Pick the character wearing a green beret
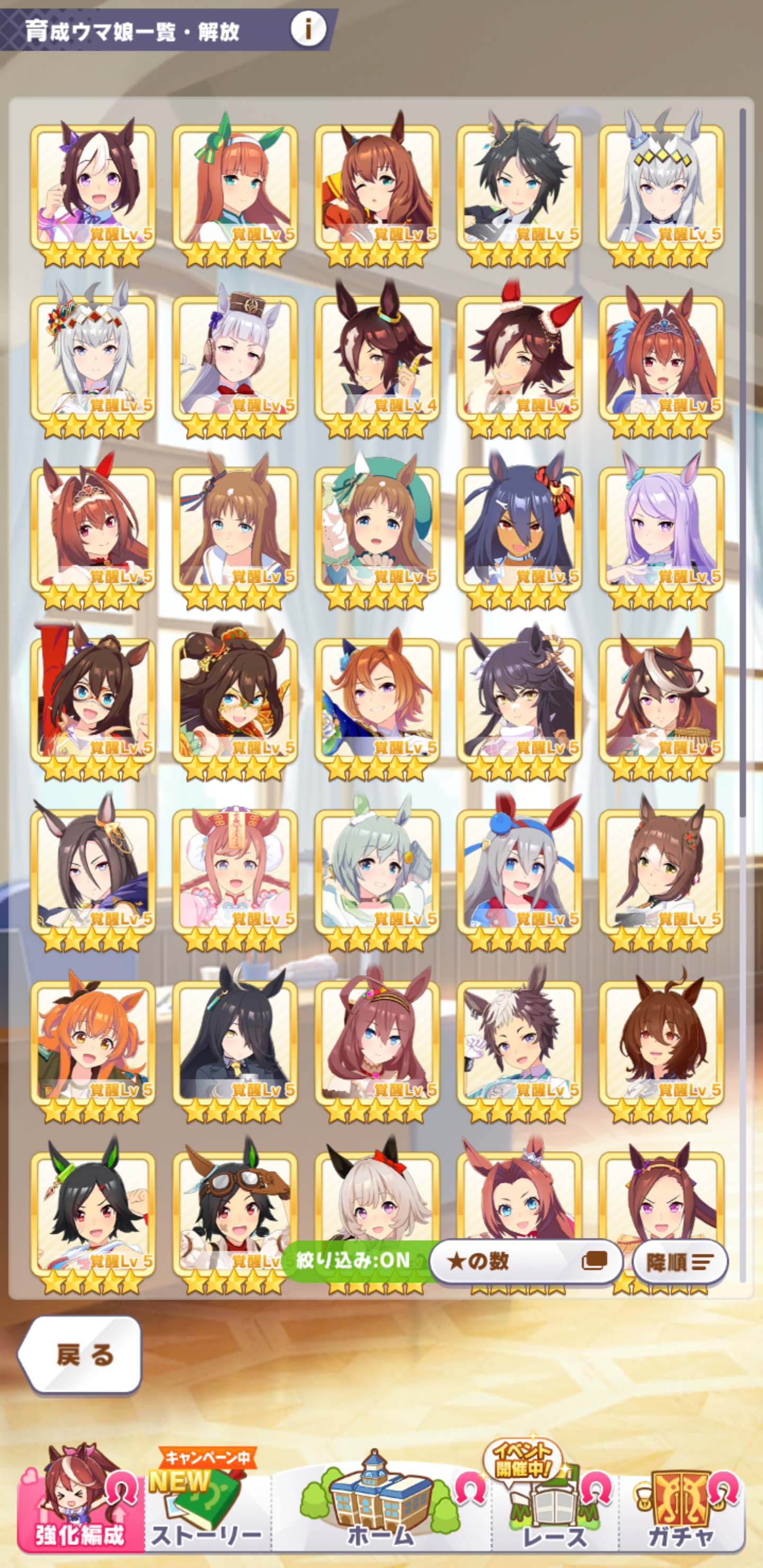The image size is (763, 1568). click(377, 530)
